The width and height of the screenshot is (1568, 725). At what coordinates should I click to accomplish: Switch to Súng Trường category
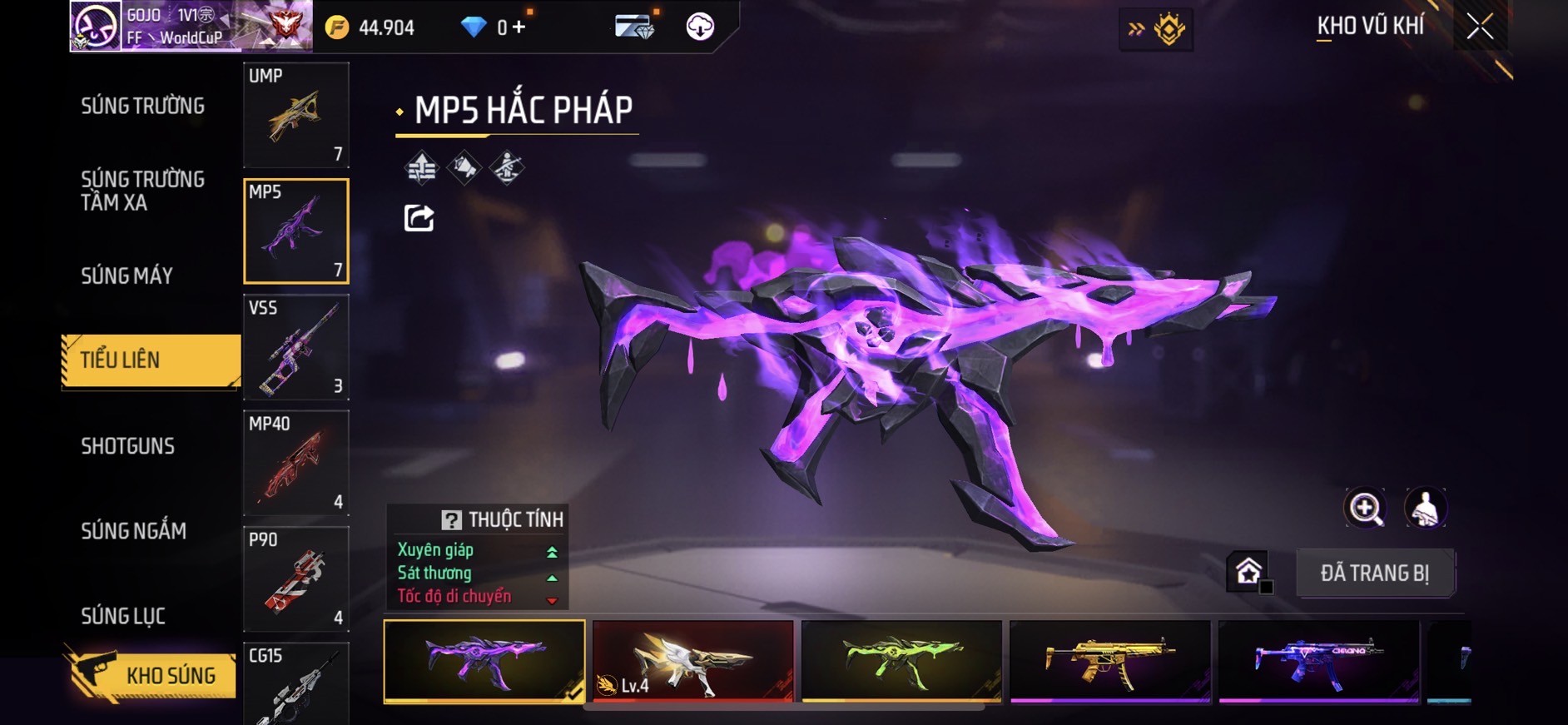142,106
